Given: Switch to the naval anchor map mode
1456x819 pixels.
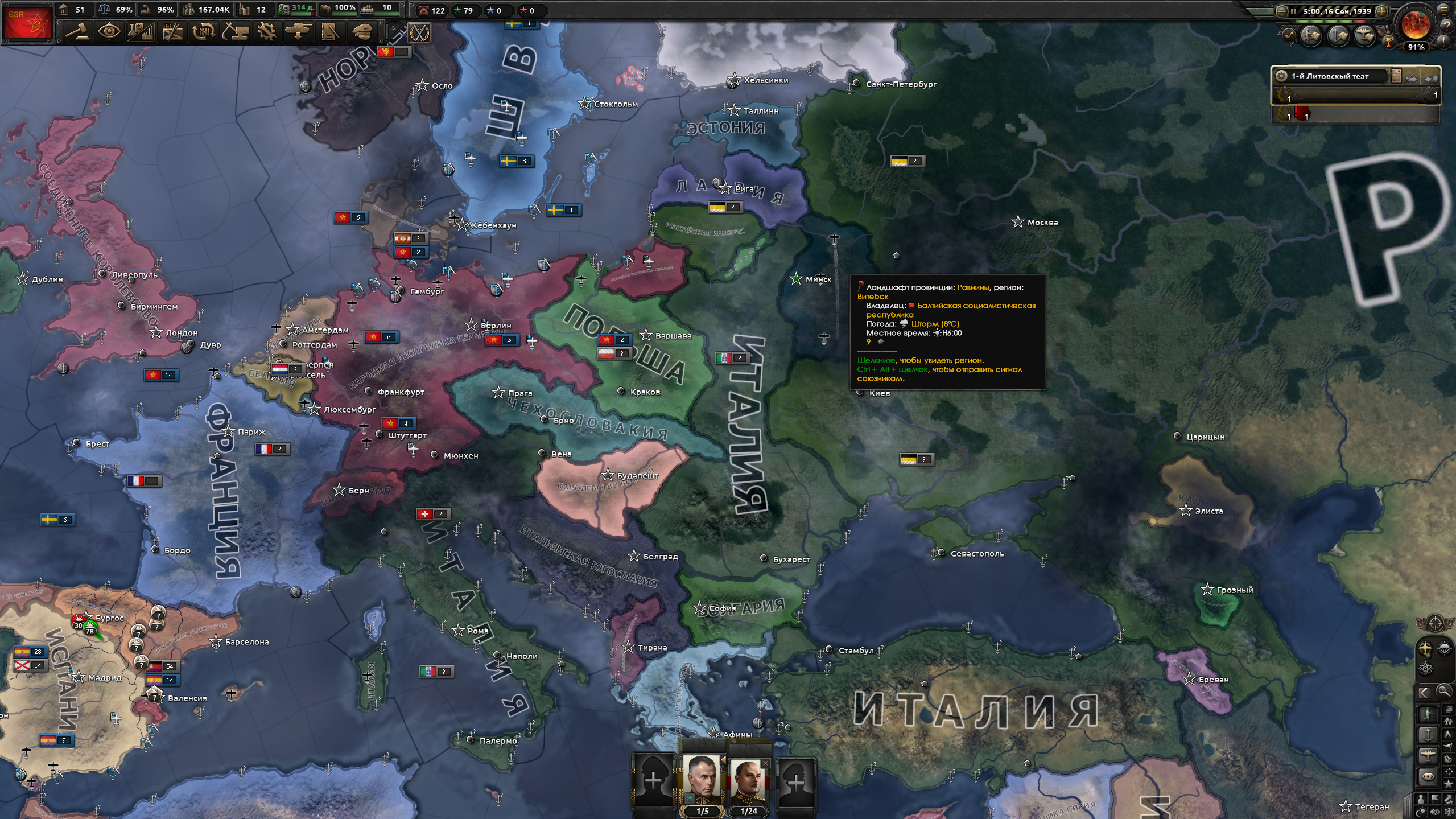Looking at the screenshot, I should pyautogui.click(x=1428, y=735).
